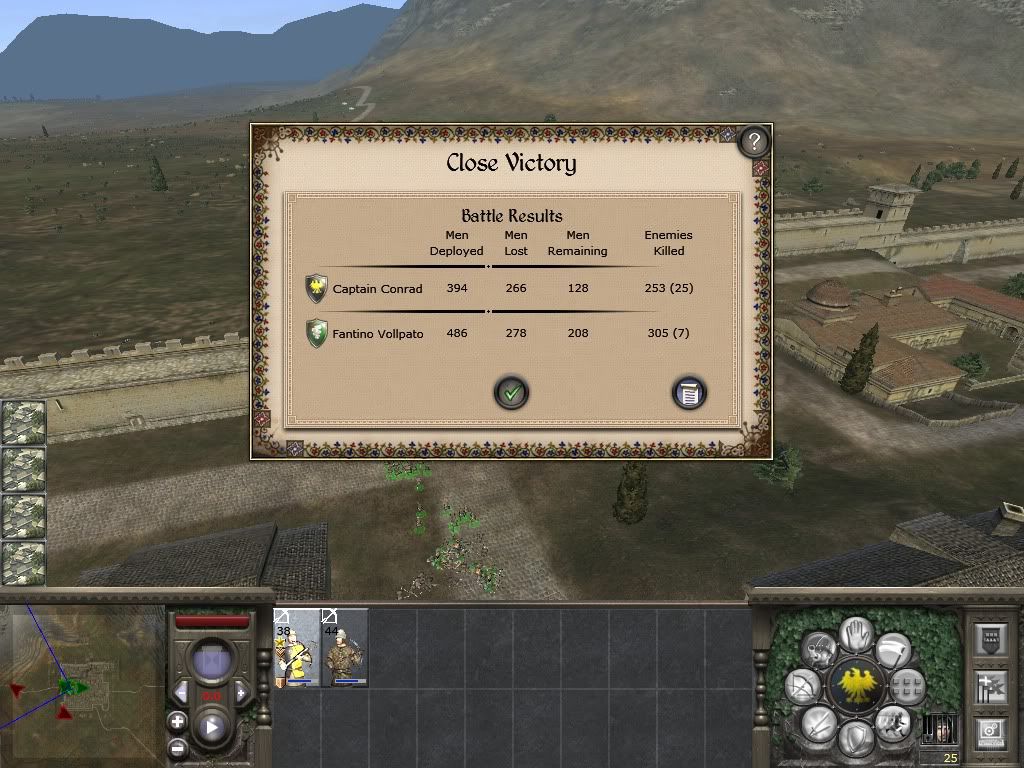Zoom out the minimap with the minus button
This screenshot has width=1024, height=768.
(x=177, y=747)
